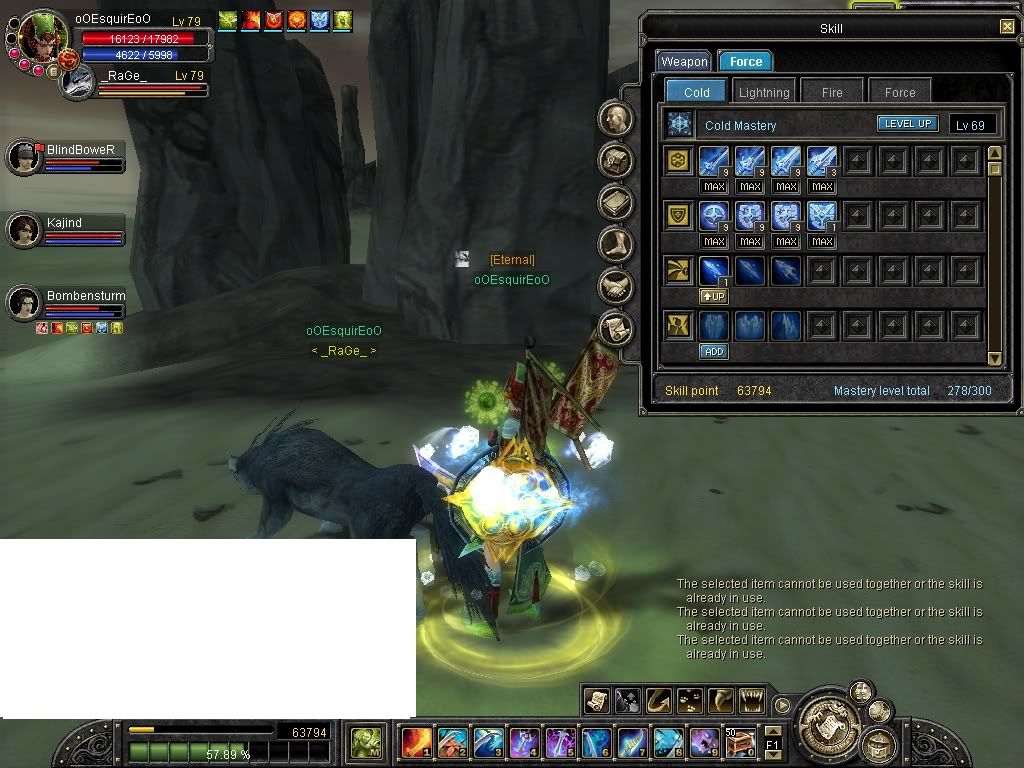Use the hotbar slot 5 purple skill
Viewport: 1024px width, 768px height.
click(560, 743)
